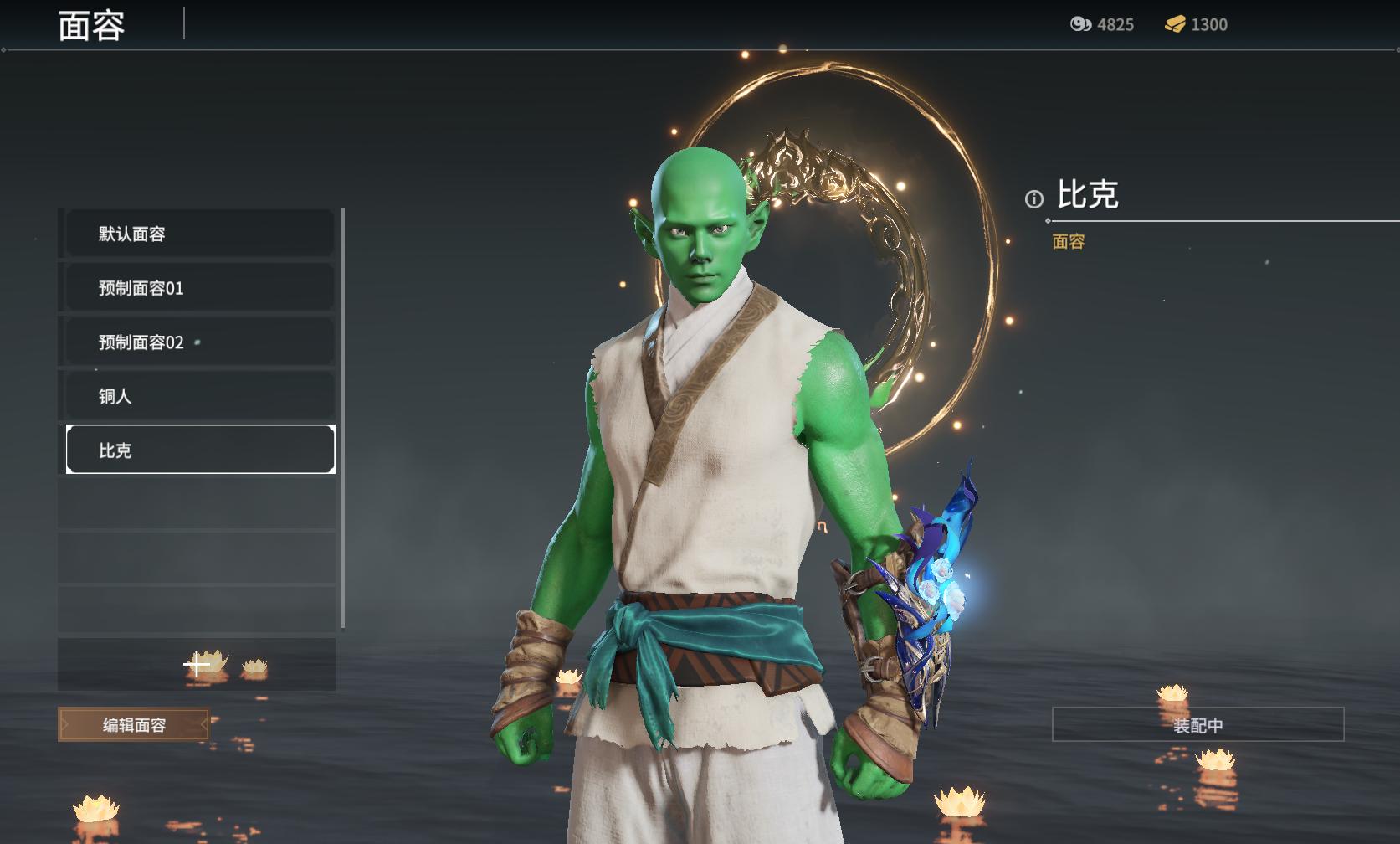Choose the 预制面容01 preset
The height and width of the screenshot is (844, 1400).
point(199,288)
